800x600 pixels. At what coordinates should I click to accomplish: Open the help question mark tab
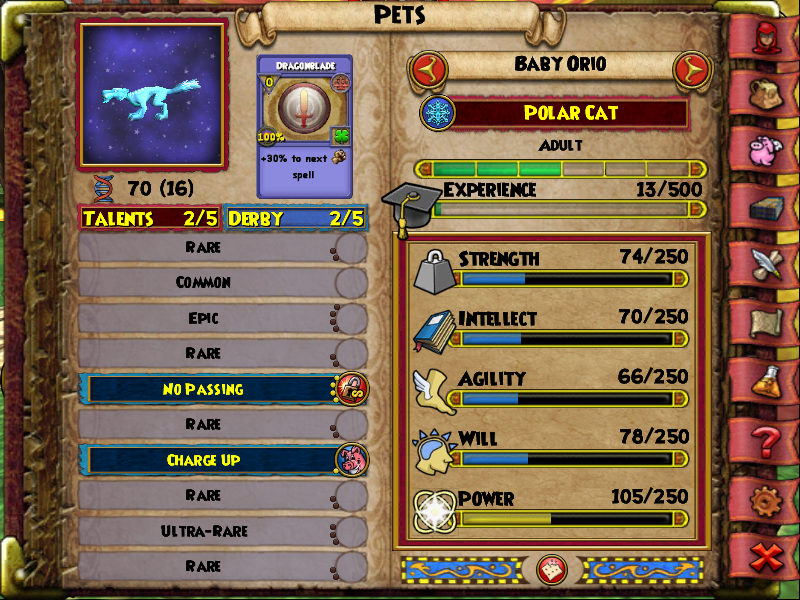click(x=768, y=437)
